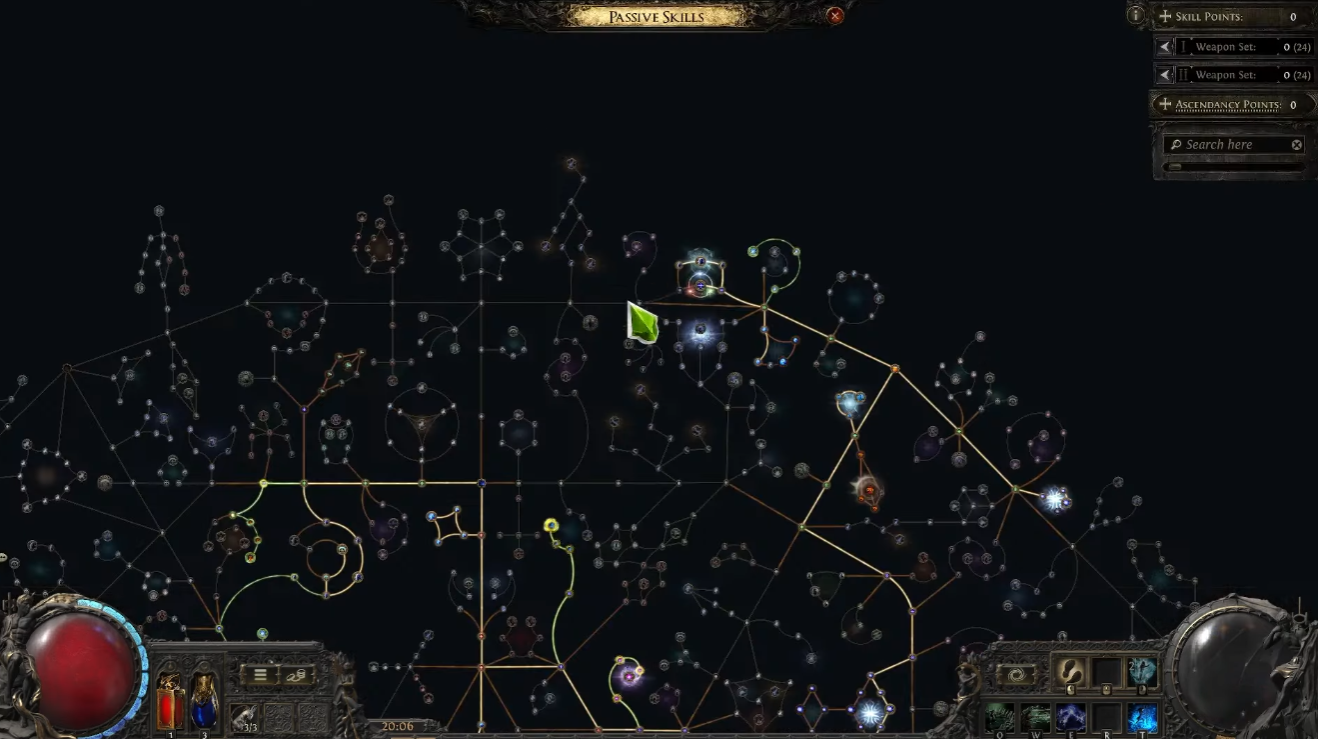Switch to the Passive Skills header tab

tap(655, 16)
